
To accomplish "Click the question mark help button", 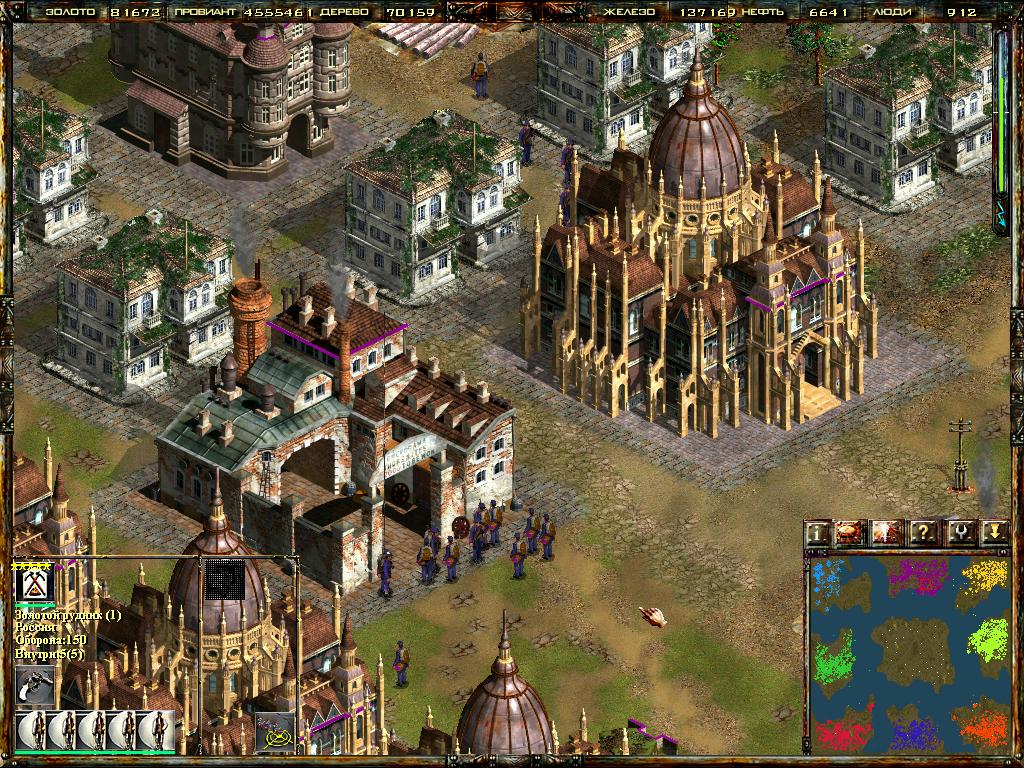I will [x=923, y=532].
